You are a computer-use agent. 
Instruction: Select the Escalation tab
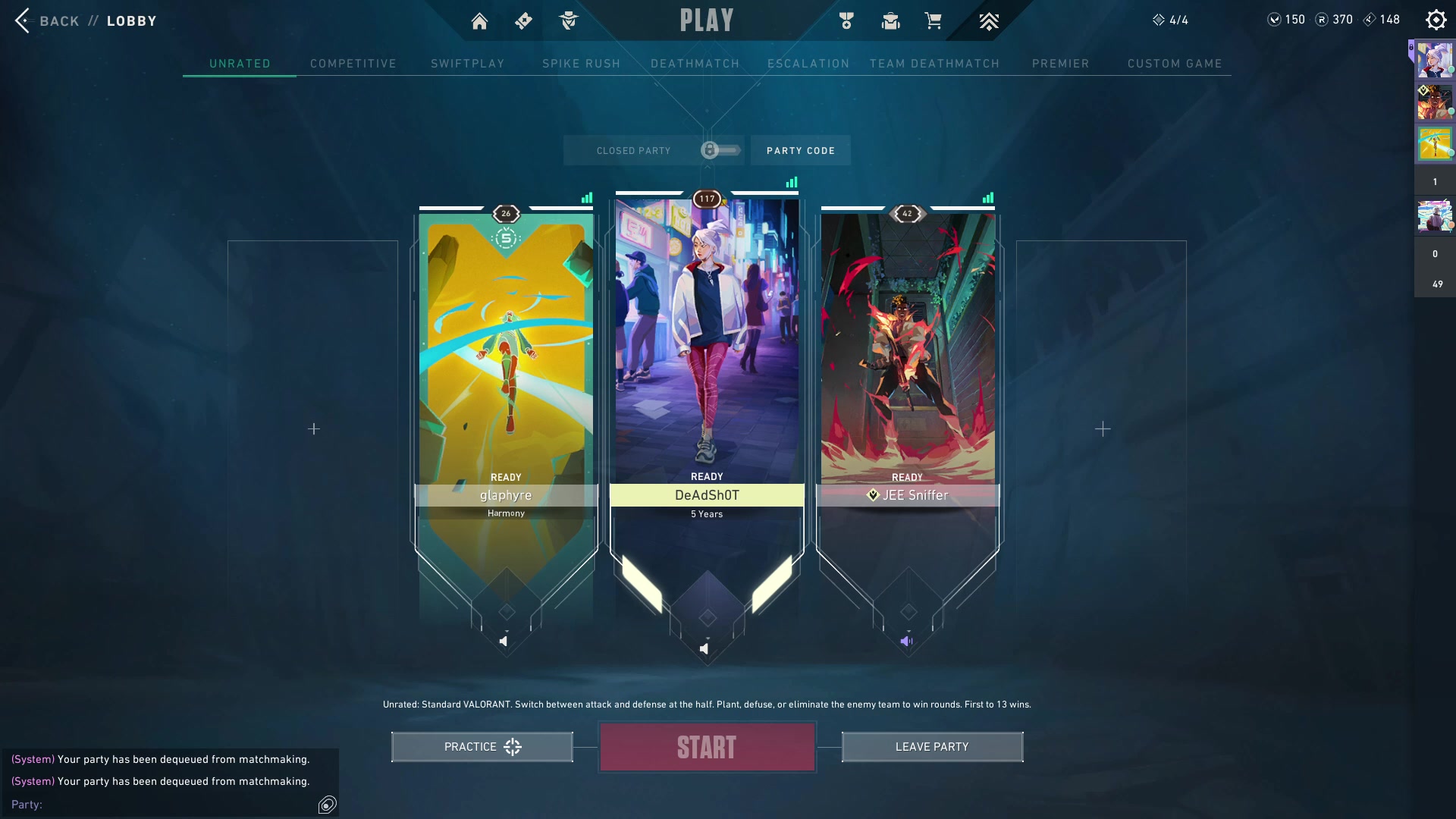coord(808,64)
